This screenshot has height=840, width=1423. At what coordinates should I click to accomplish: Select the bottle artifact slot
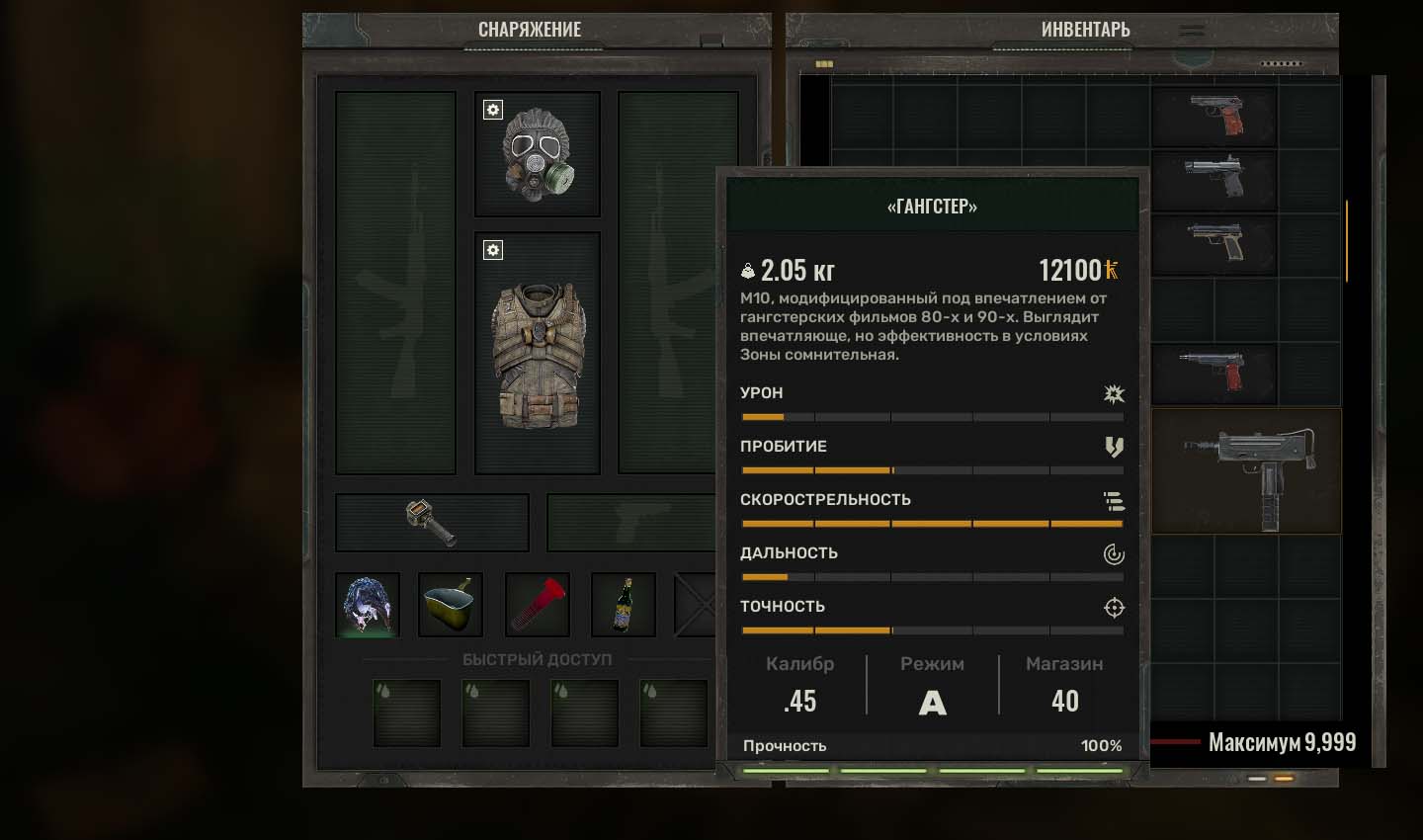623,605
